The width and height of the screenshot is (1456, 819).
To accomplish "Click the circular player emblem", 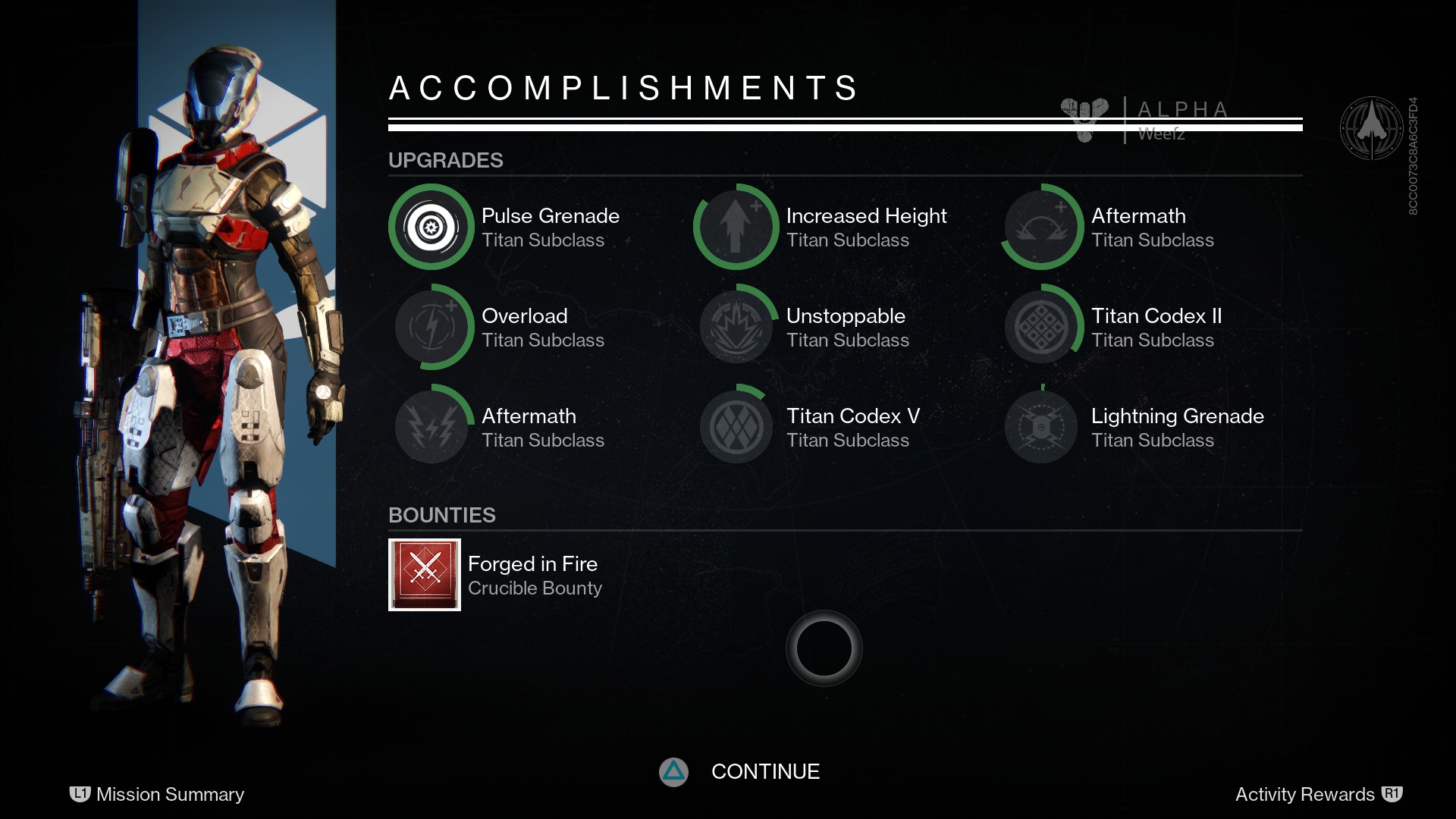I will [1371, 128].
